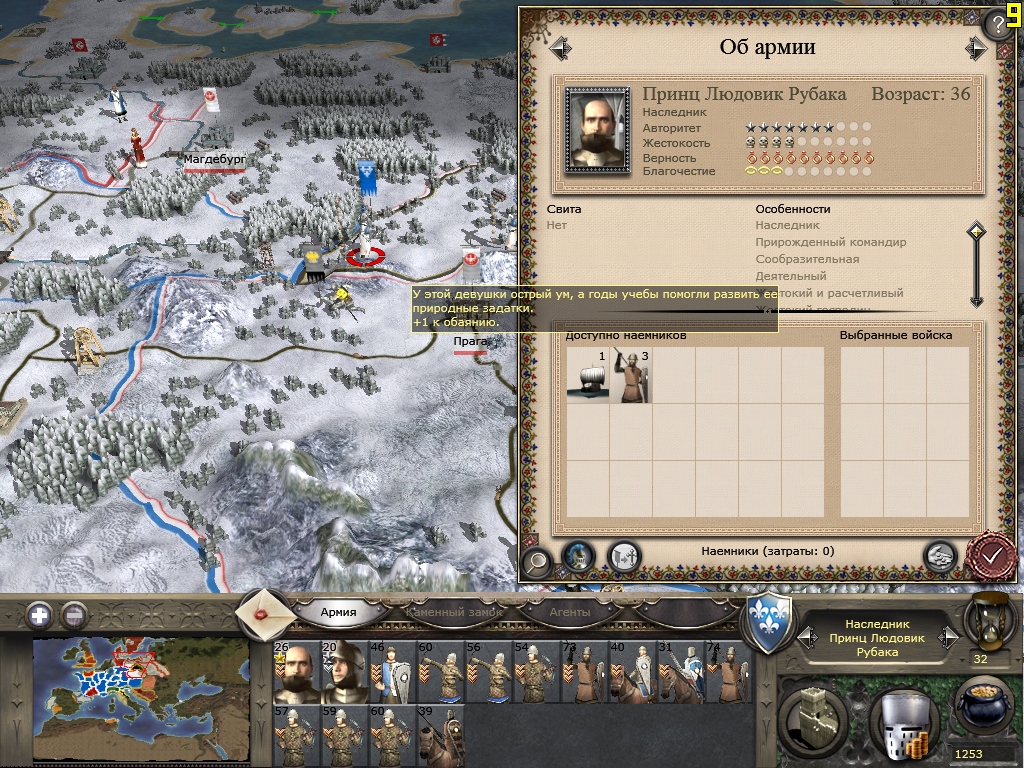Click the flag and anchor button
Viewport: 1024px width, 768px height.
[624, 556]
